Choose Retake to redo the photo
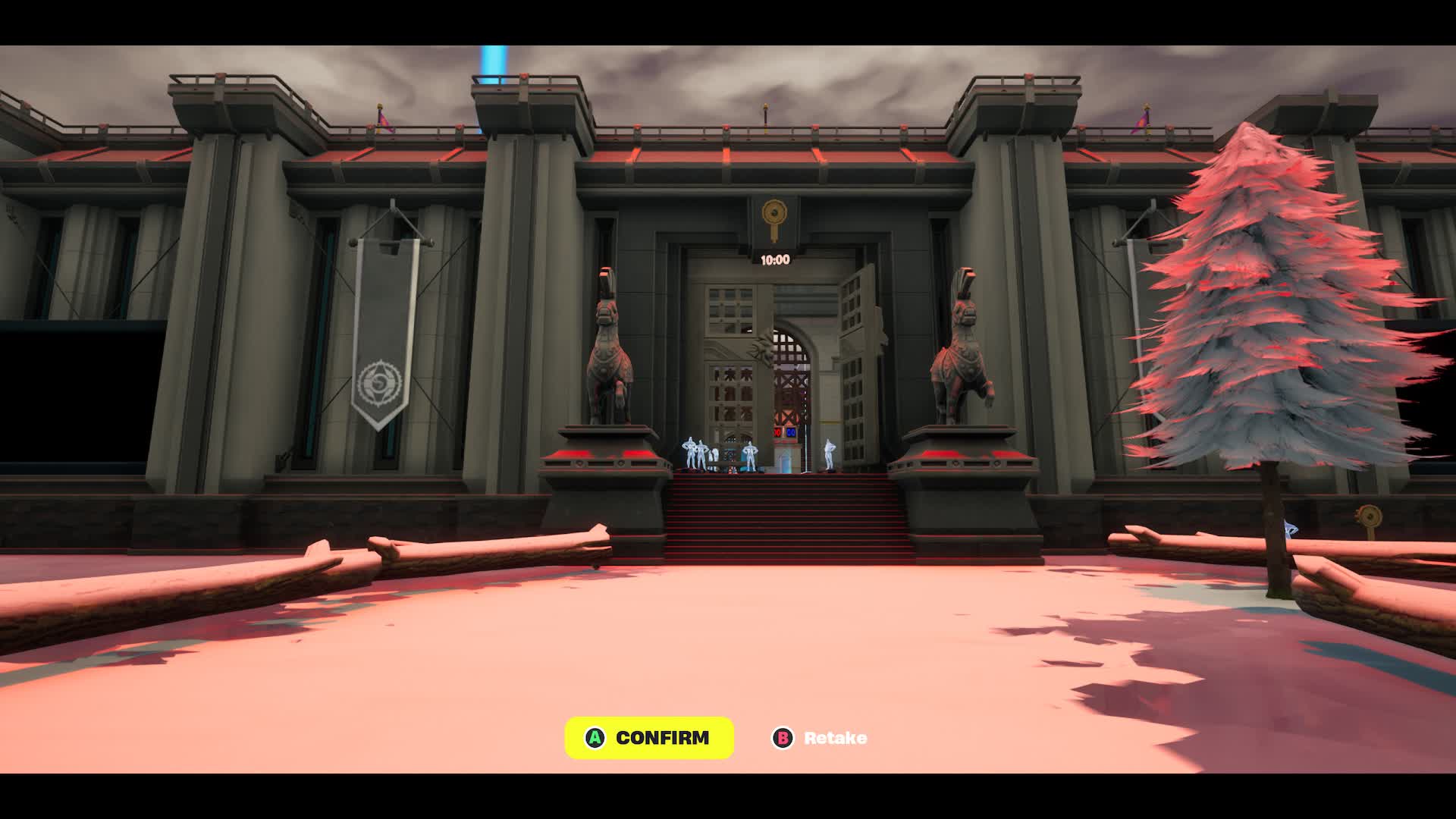This screenshot has width=1456, height=819. click(x=820, y=738)
